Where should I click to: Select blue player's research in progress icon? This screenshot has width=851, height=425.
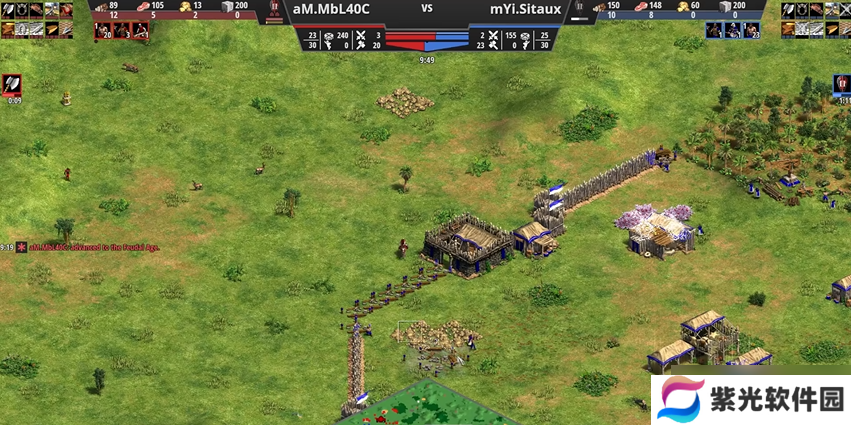pyautogui.click(x=841, y=84)
